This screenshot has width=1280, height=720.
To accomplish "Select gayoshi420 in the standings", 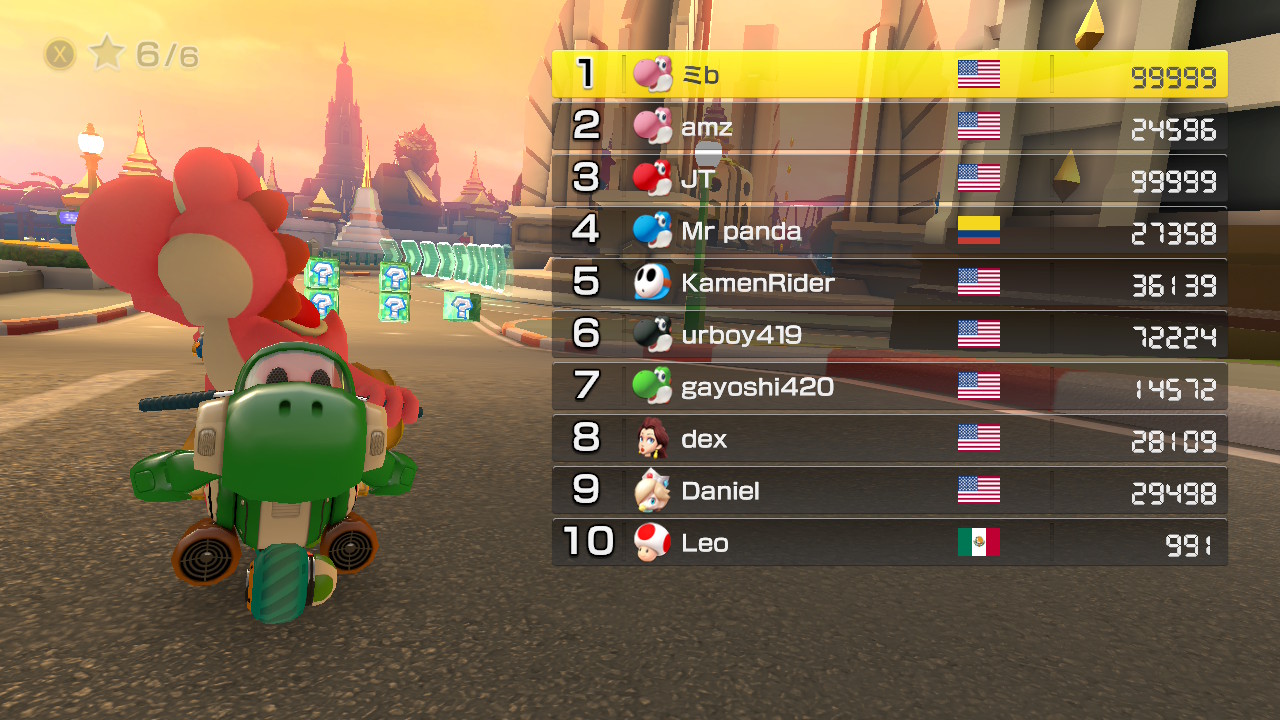I will tap(890, 387).
